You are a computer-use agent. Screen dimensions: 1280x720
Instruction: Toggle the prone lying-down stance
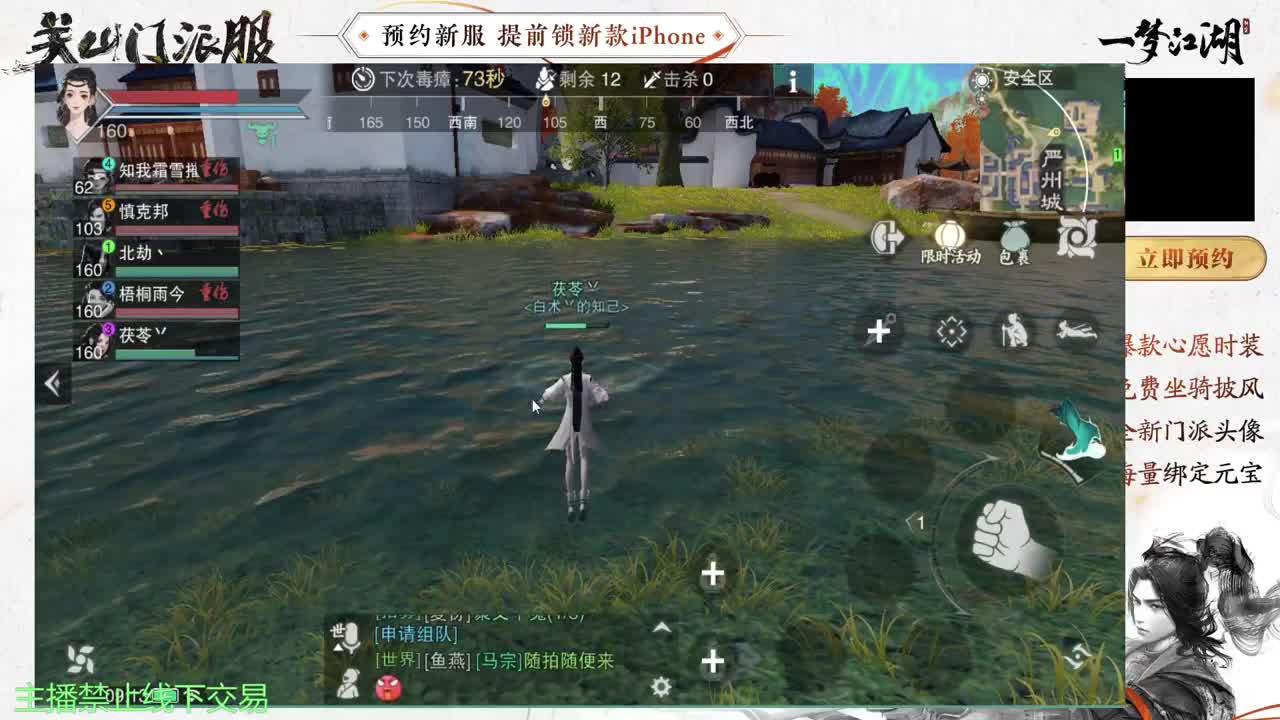click(1077, 331)
